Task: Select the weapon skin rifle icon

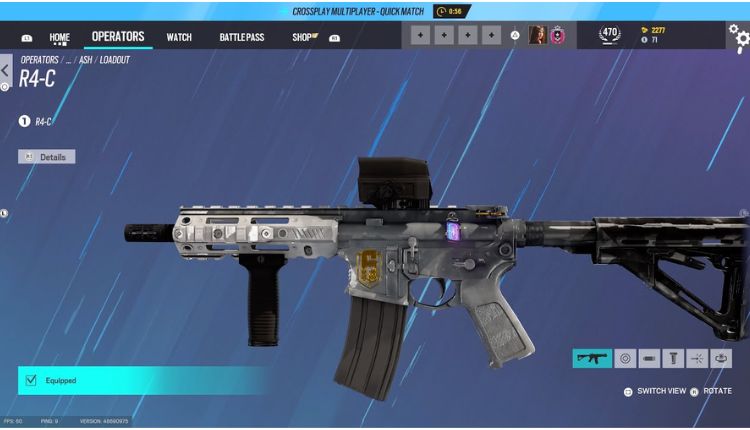Action: (592, 358)
